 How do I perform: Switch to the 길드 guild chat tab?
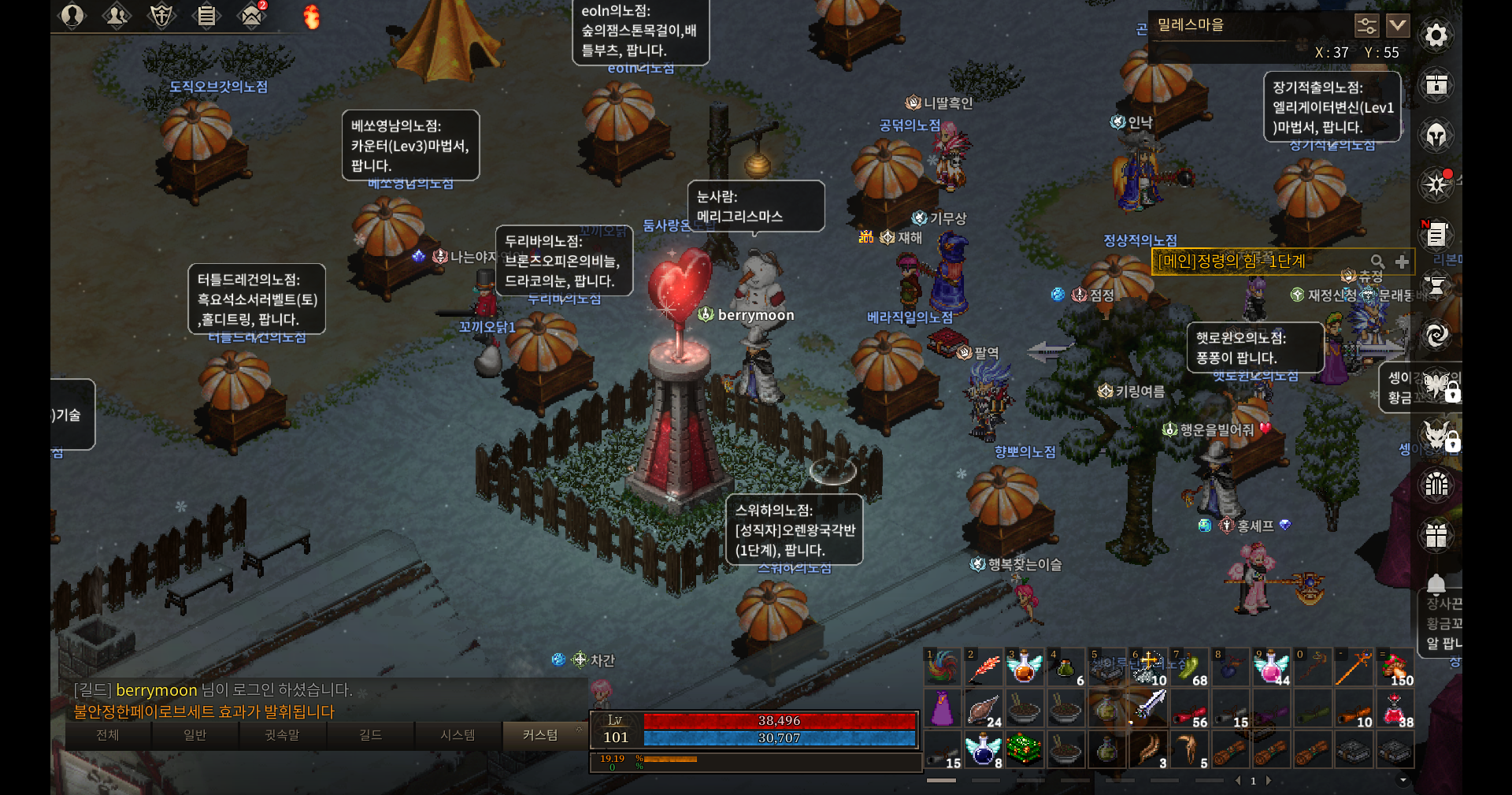(370, 735)
